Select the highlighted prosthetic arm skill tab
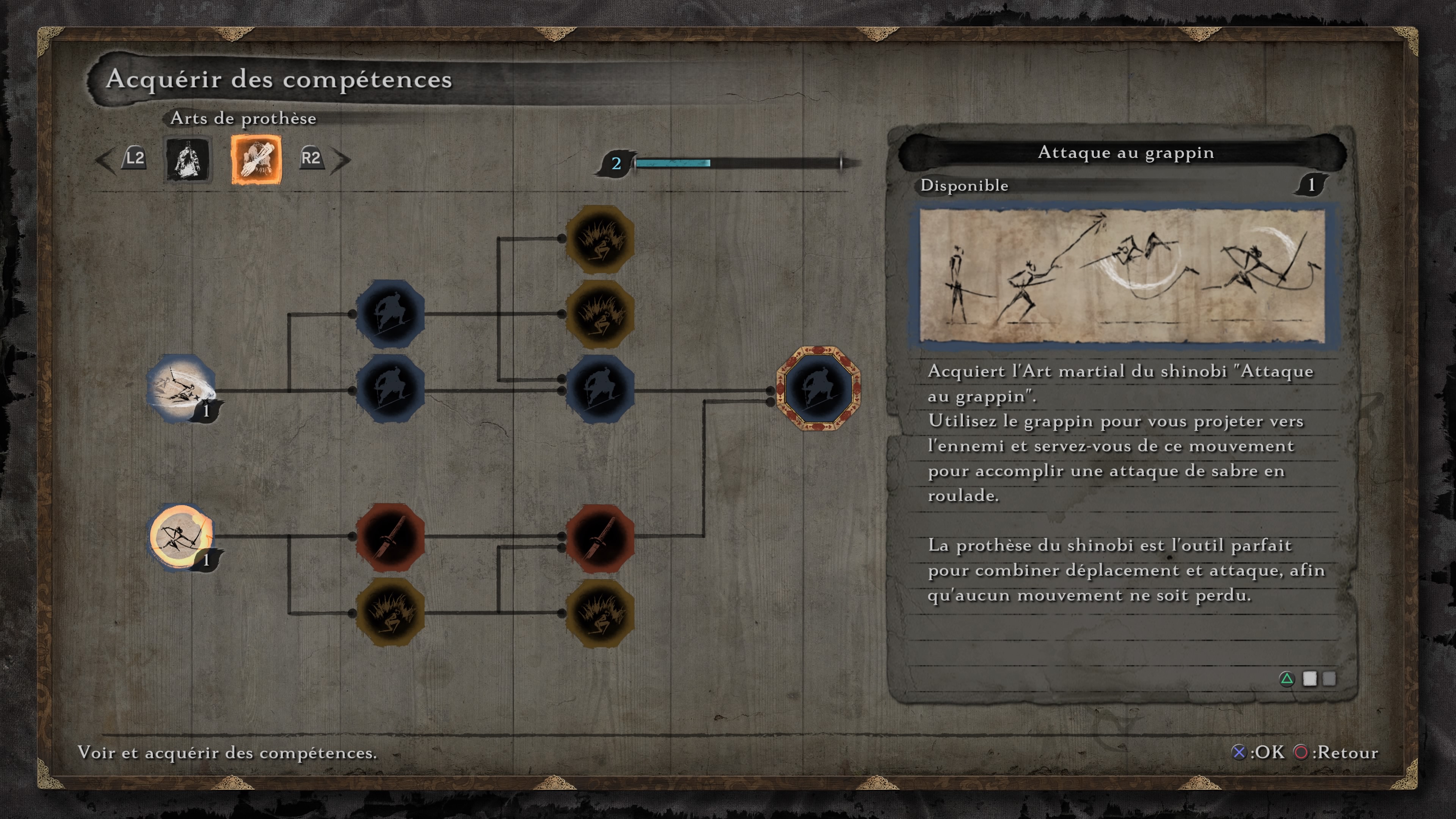This screenshot has height=819, width=1456. (x=256, y=159)
